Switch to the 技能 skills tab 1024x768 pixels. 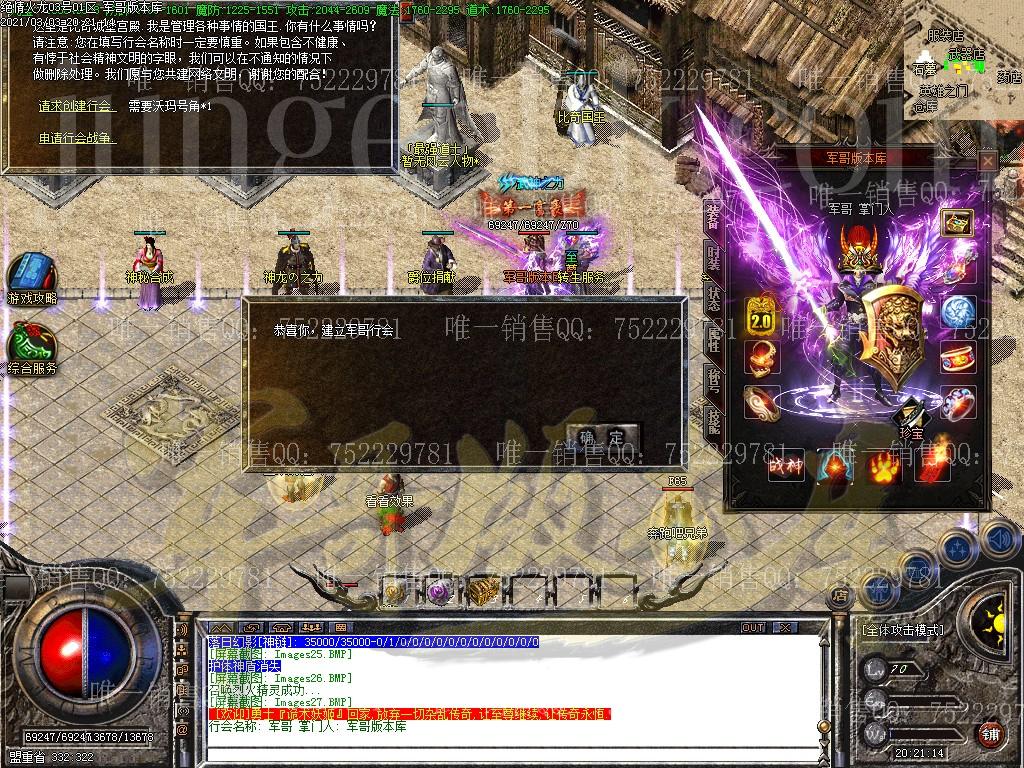coord(713,422)
